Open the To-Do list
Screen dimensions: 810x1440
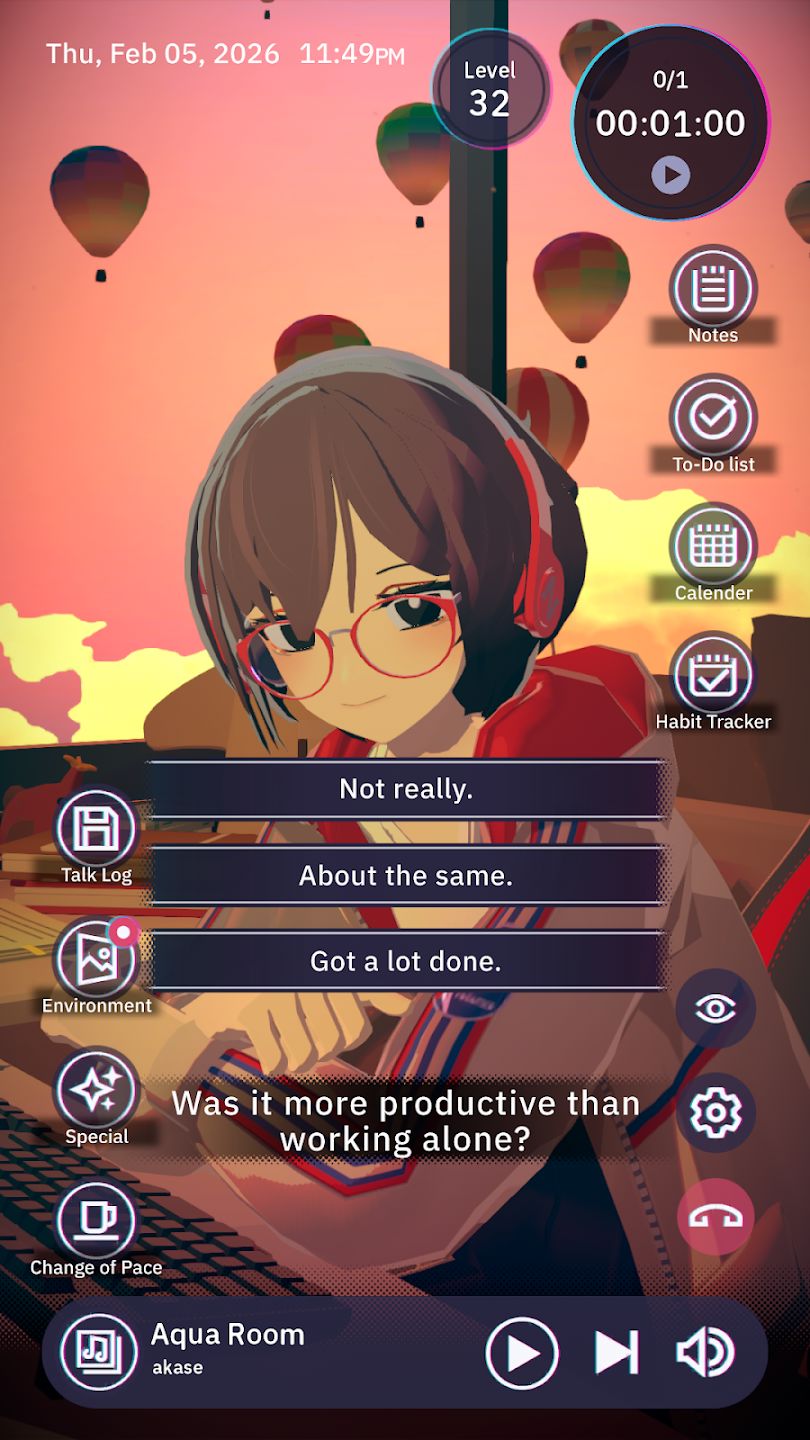712,419
